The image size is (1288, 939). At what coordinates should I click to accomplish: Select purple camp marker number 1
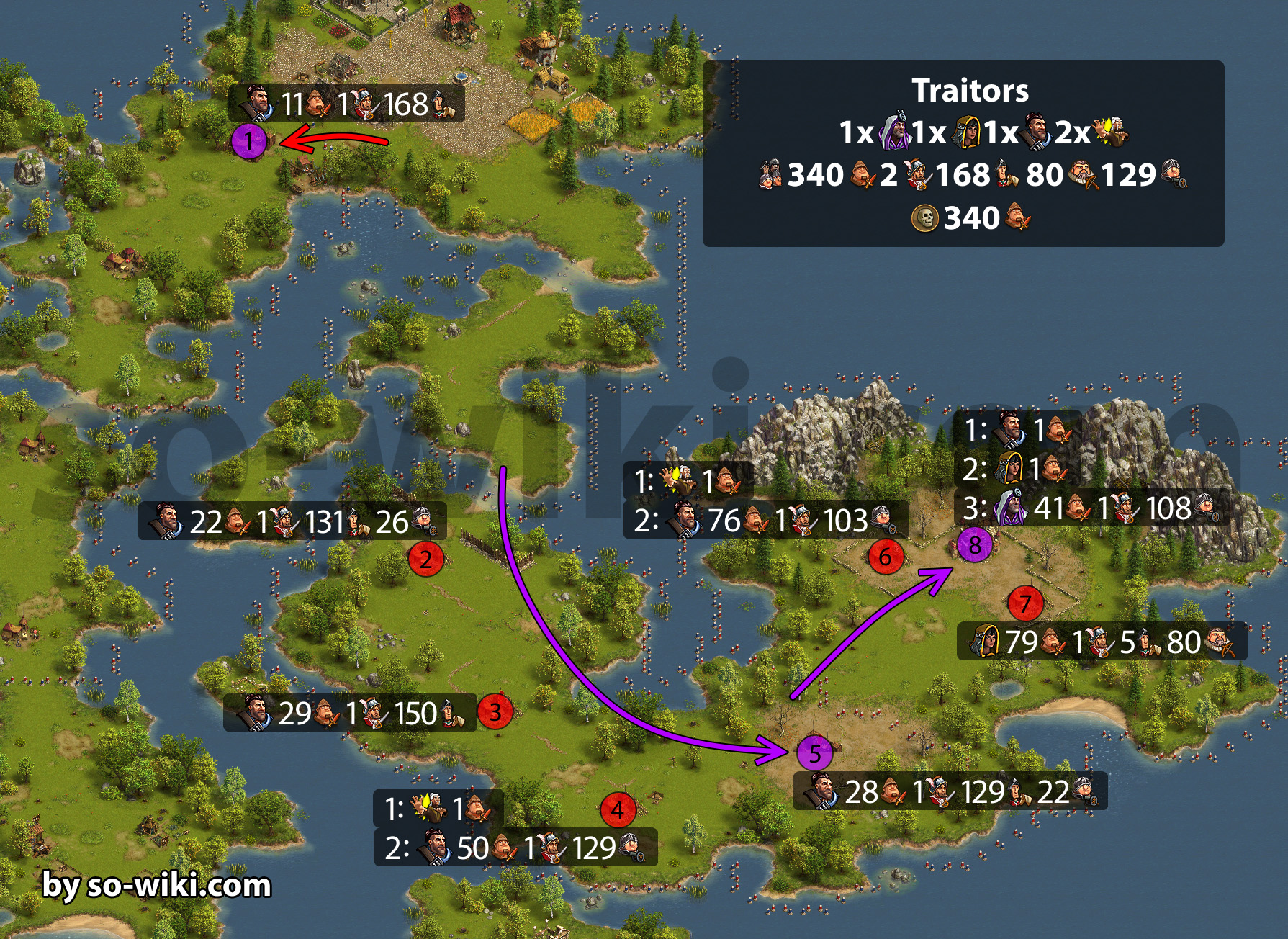[x=249, y=141]
